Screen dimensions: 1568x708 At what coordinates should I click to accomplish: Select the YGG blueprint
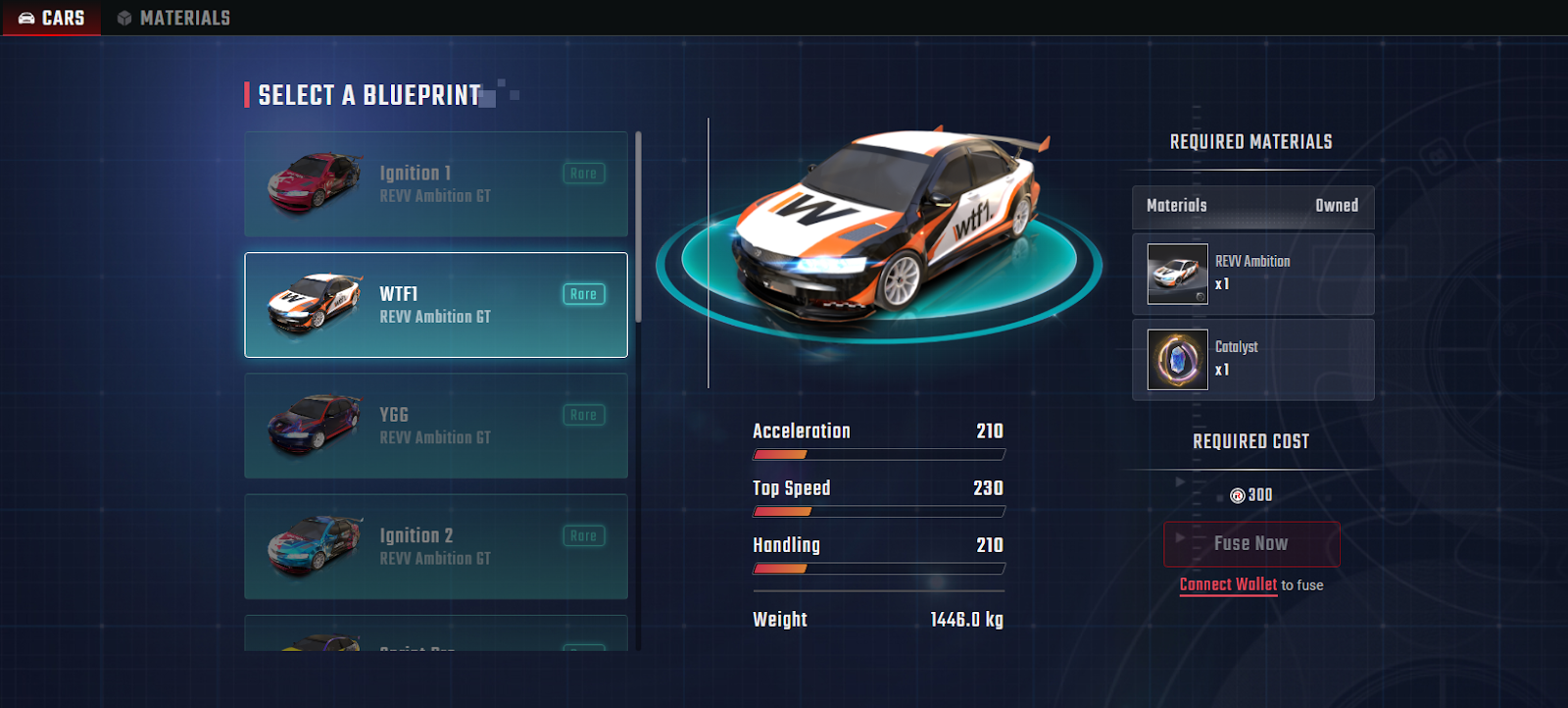tap(436, 426)
